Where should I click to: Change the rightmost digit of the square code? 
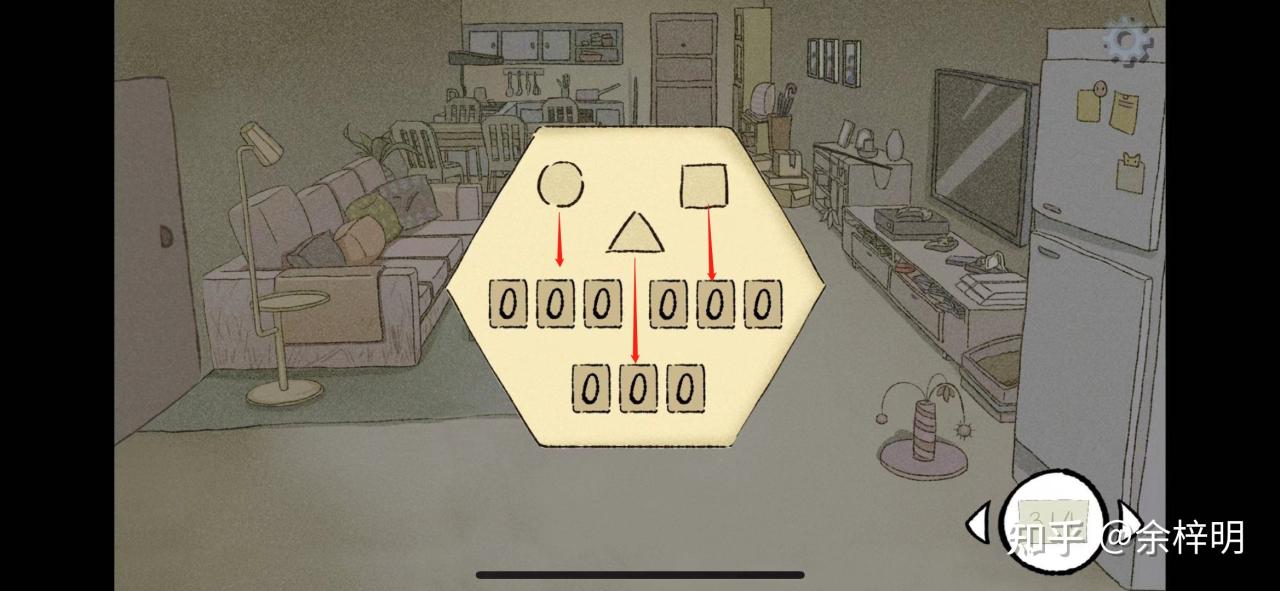point(761,303)
